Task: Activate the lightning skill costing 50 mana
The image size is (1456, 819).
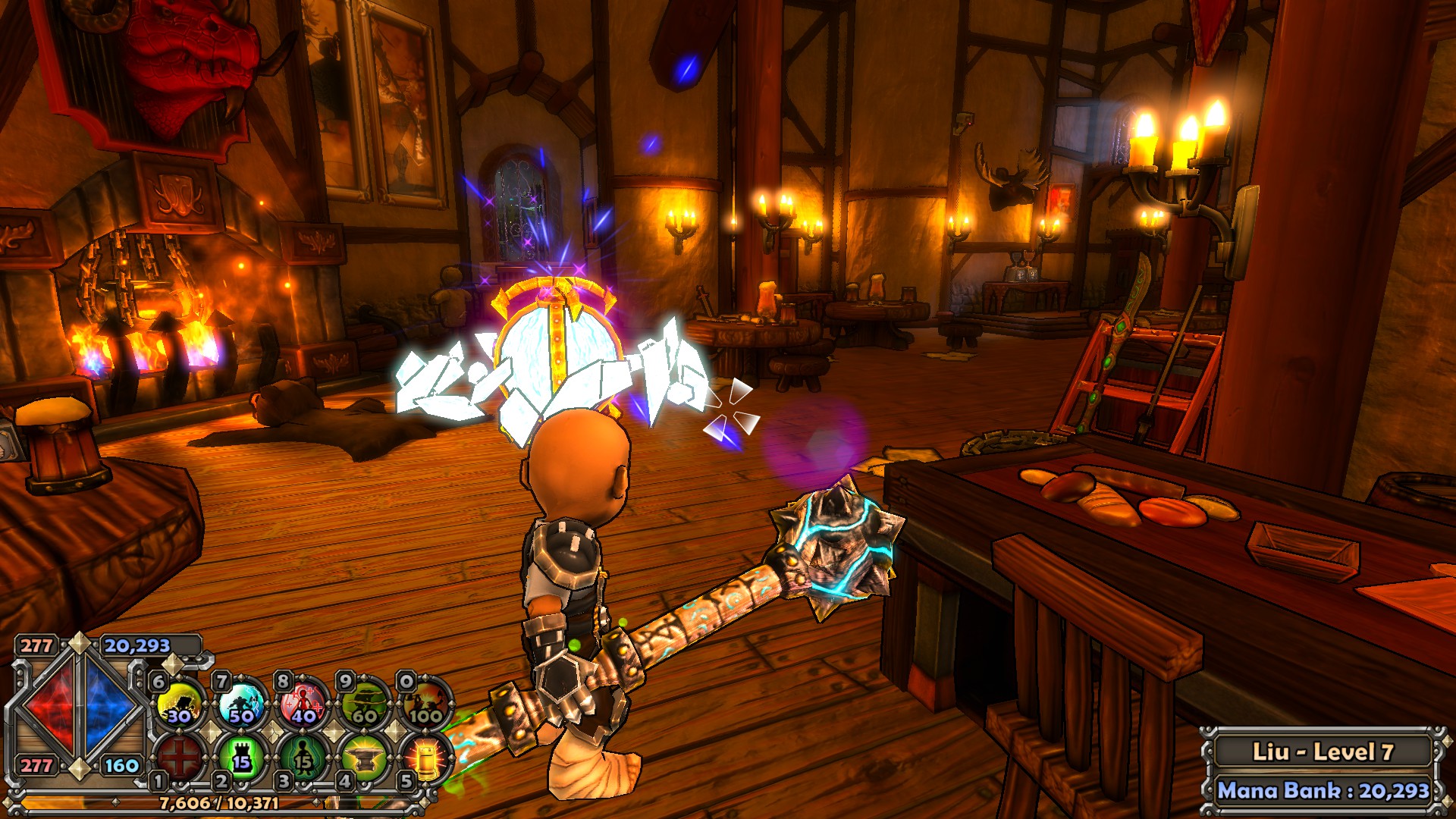Action: click(x=242, y=703)
